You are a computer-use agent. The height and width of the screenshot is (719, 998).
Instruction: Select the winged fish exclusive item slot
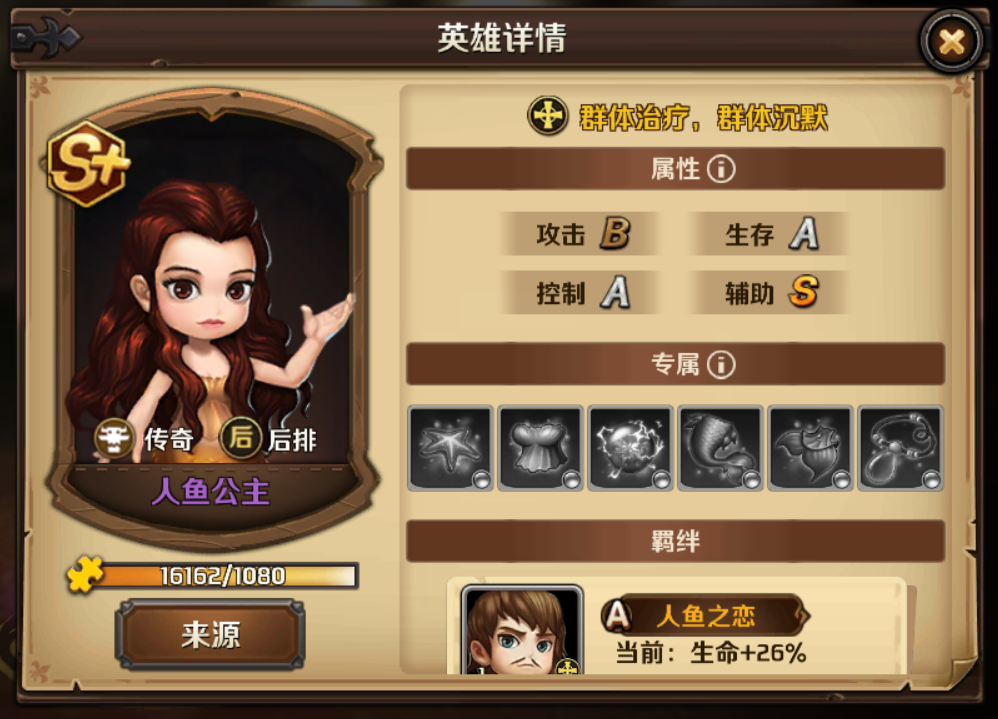click(810, 447)
